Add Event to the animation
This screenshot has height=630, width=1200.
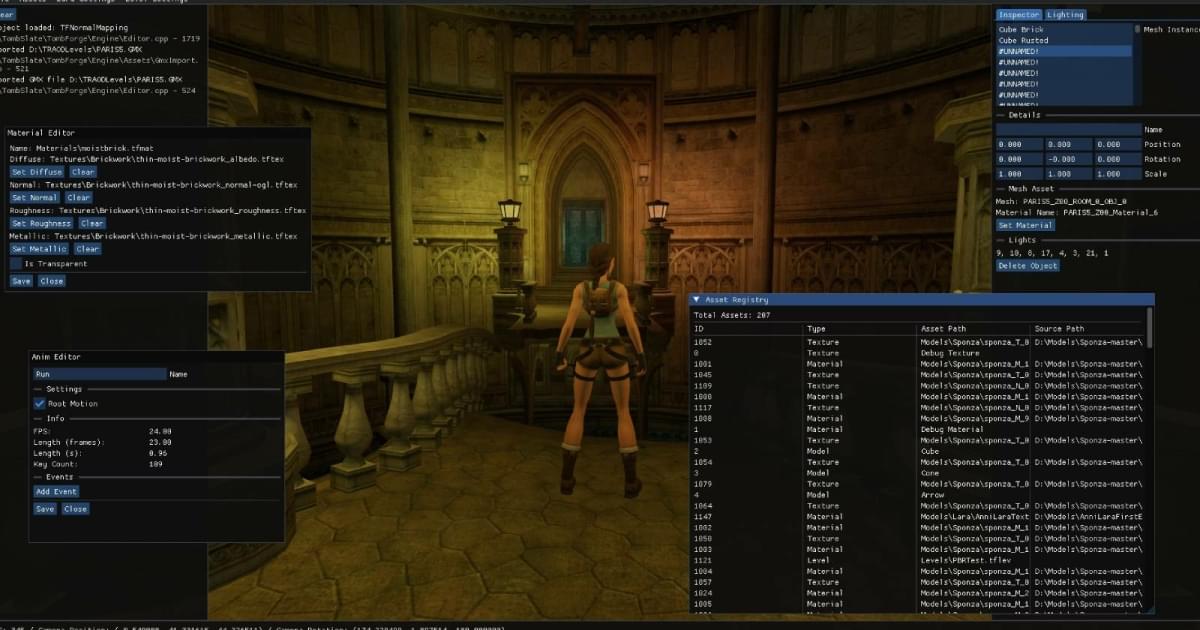click(x=56, y=492)
